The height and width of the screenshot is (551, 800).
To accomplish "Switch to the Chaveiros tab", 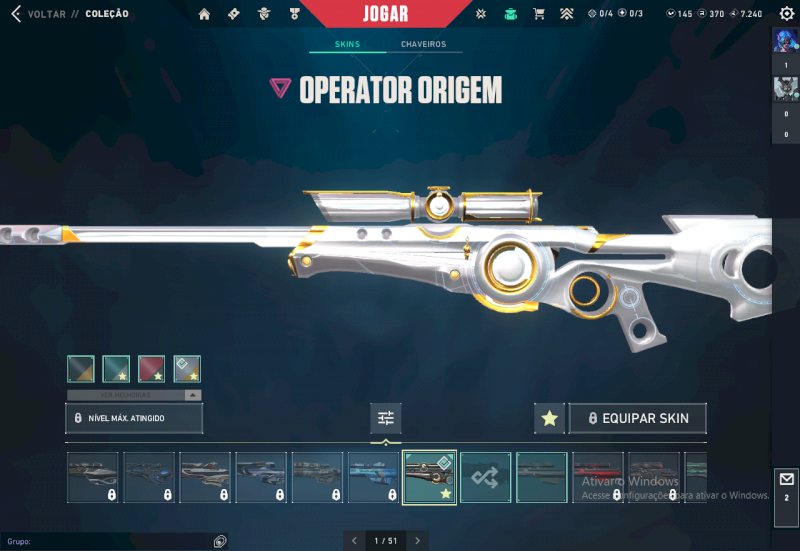I will (423, 45).
